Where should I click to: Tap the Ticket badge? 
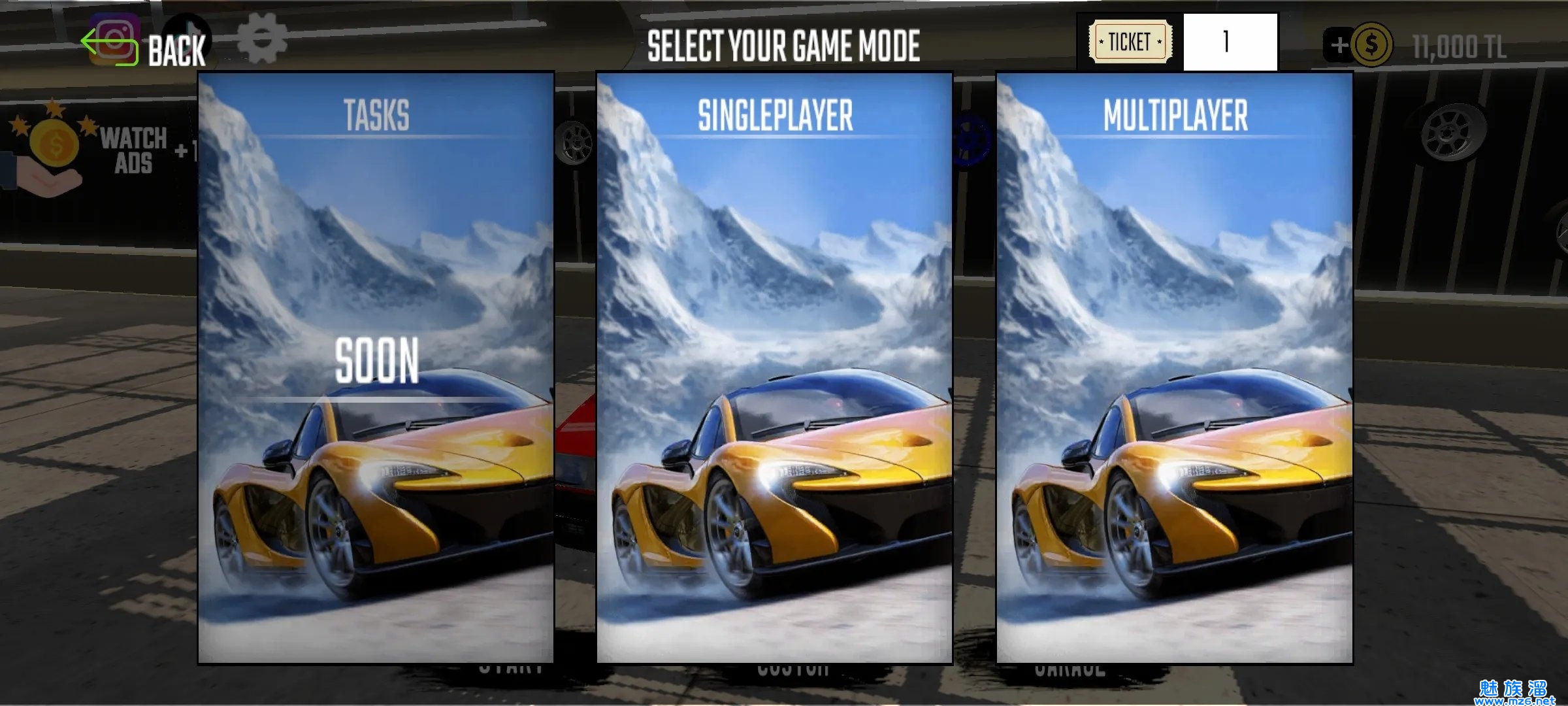tap(1130, 42)
